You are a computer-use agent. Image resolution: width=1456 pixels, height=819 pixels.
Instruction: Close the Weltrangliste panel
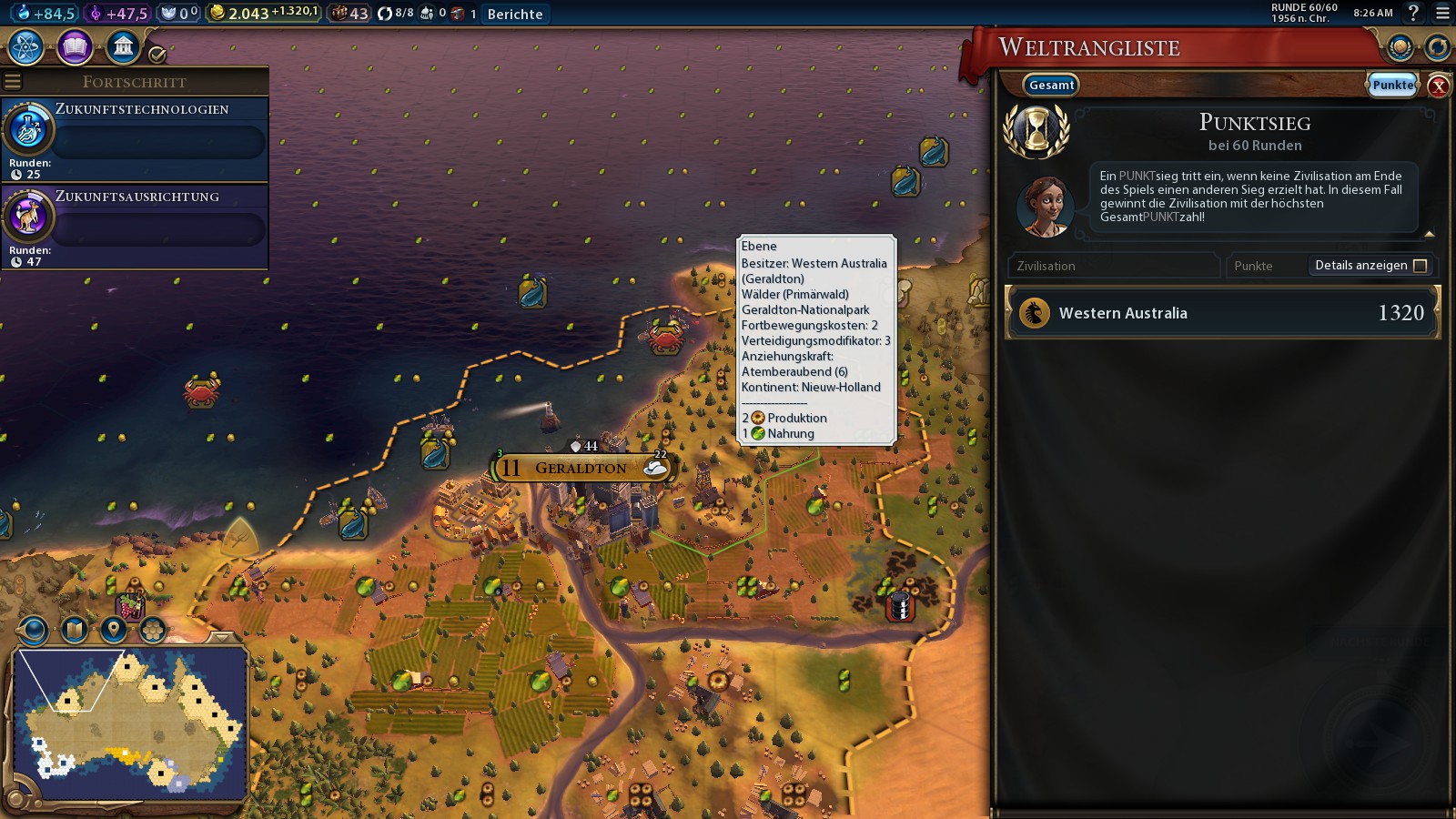(1439, 86)
